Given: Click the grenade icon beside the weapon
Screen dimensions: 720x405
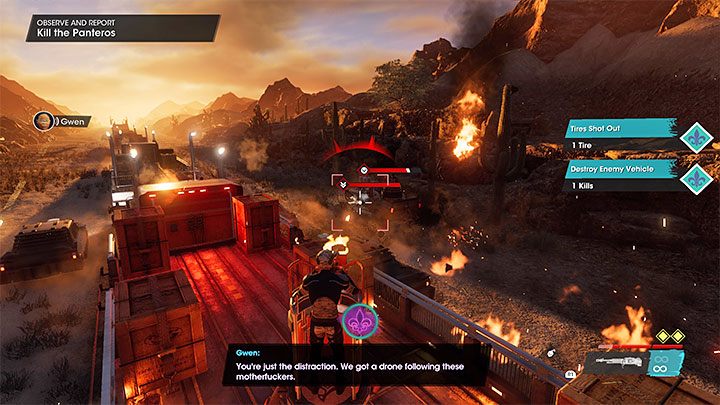Looking at the screenshot, I should 550,353.
